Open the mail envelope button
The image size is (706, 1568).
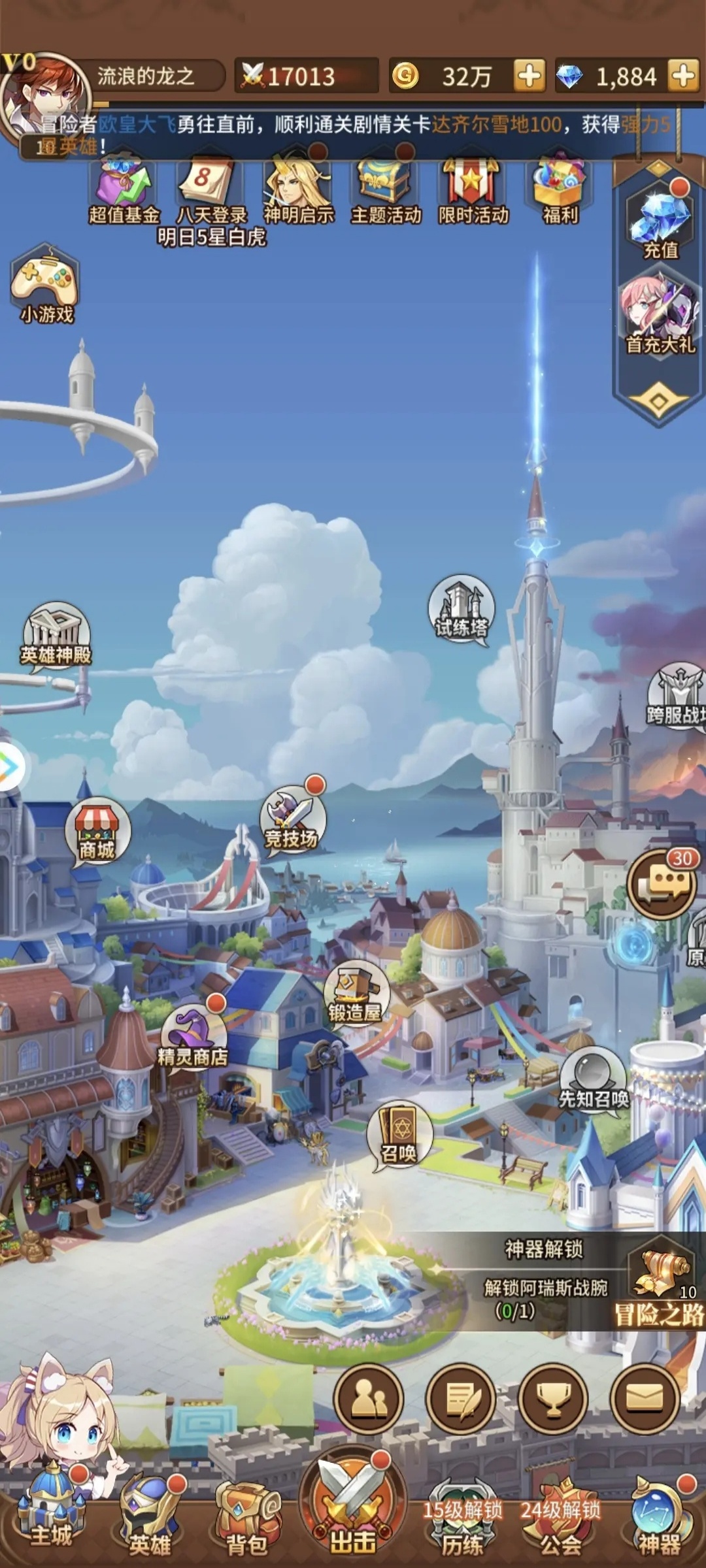point(645,1399)
